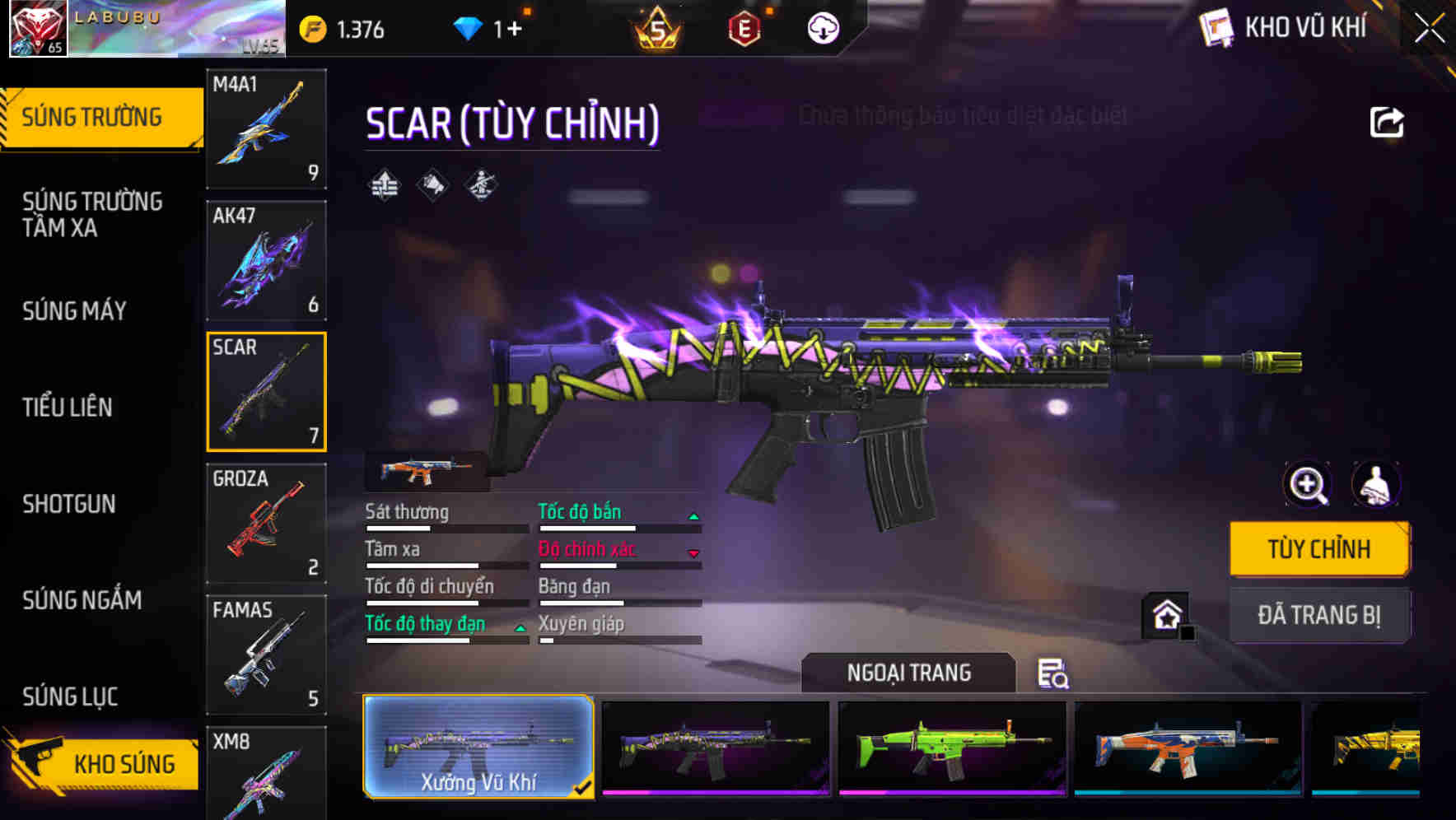
Task: Select the character preview icon beside the magnifier
Action: pos(1374,486)
